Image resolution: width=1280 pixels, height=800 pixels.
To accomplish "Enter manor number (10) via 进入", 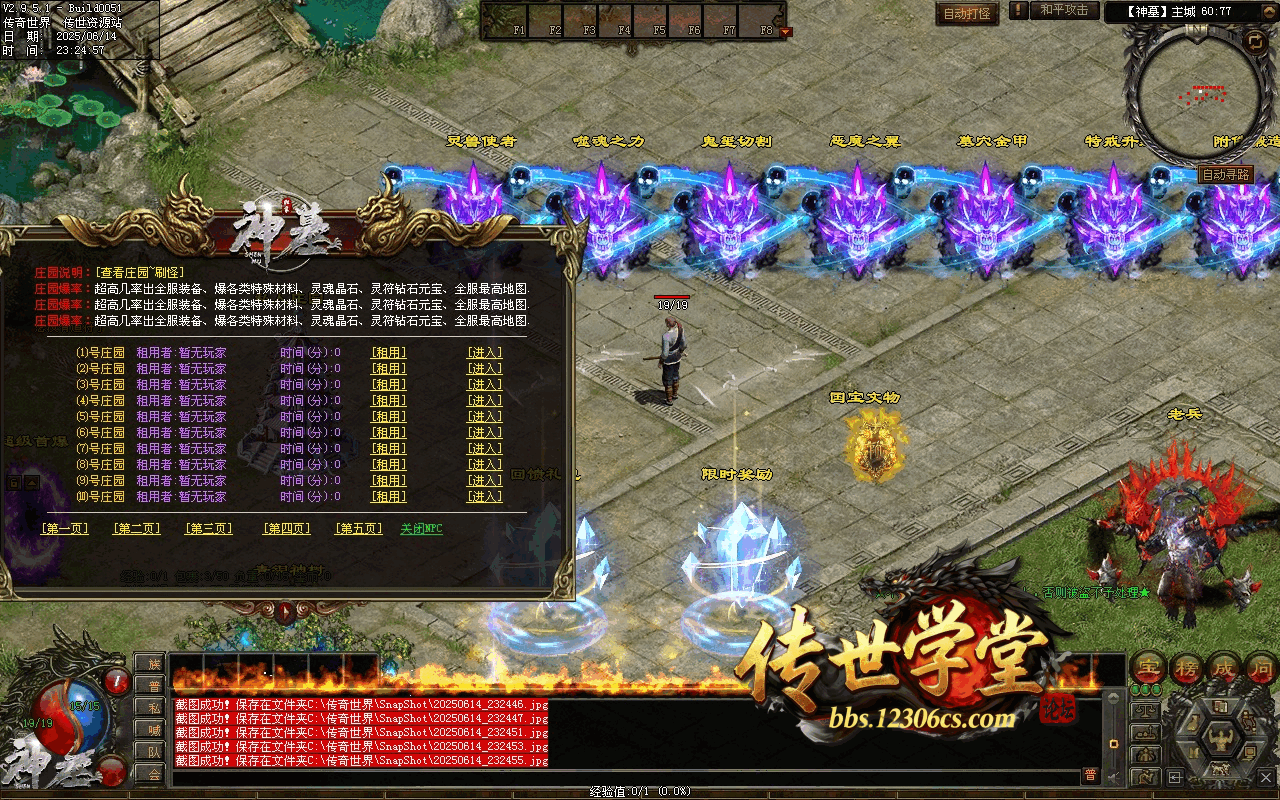I will (485, 497).
